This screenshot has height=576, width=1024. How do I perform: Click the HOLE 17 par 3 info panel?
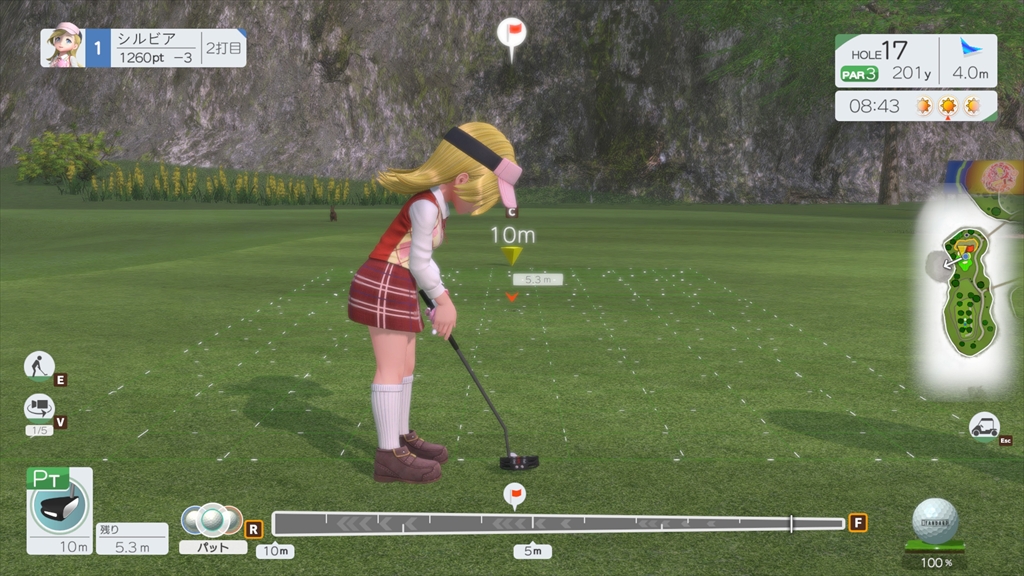(x=887, y=60)
